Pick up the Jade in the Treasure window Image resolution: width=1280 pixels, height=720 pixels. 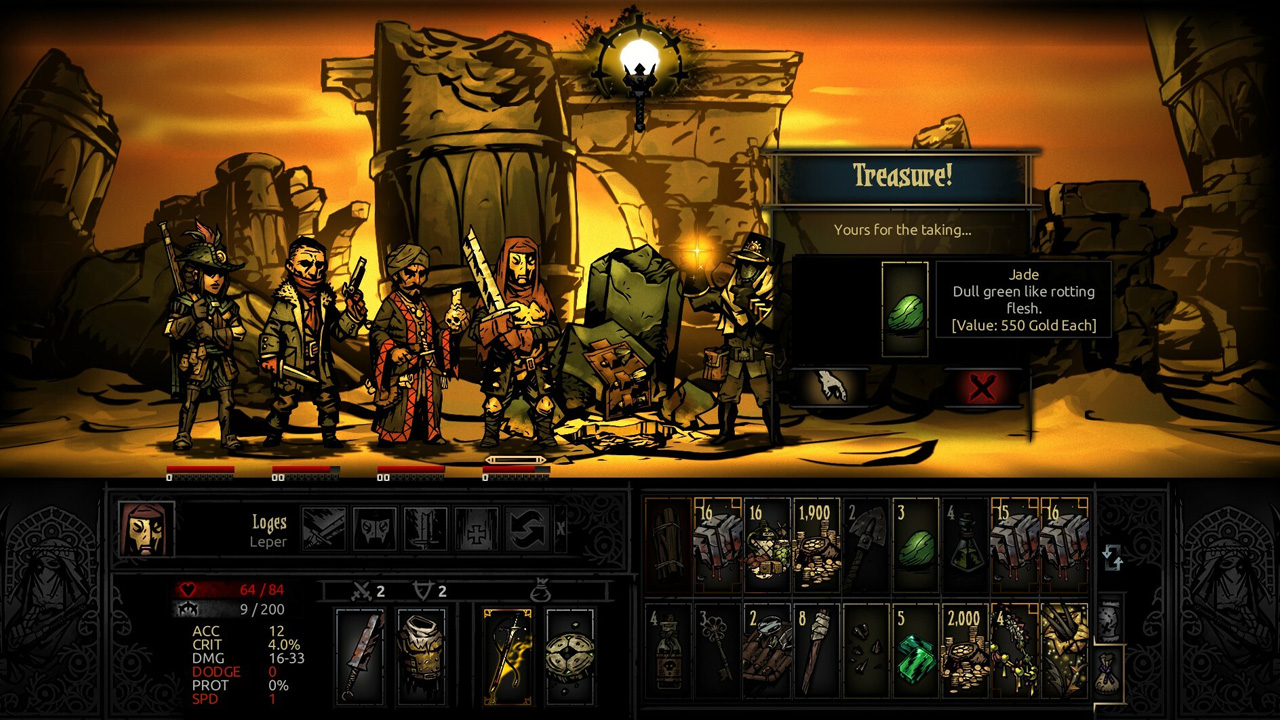click(905, 309)
